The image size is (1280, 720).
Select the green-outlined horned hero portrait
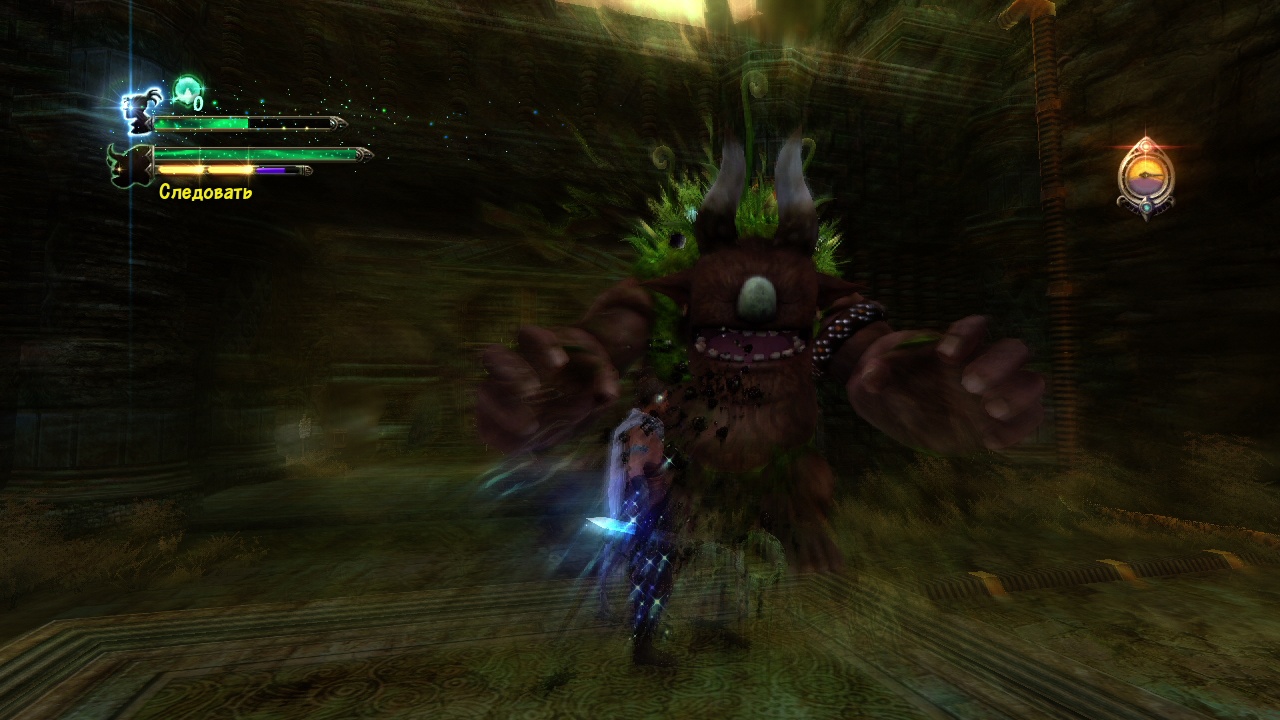(130, 166)
